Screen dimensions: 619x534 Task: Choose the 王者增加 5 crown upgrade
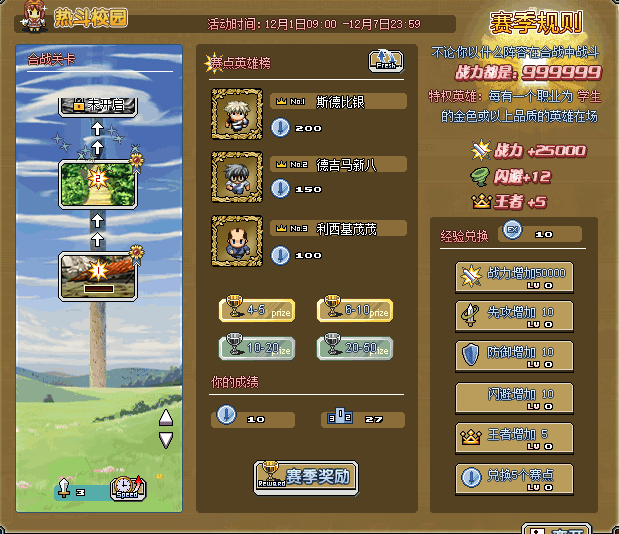click(x=514, y=438)
